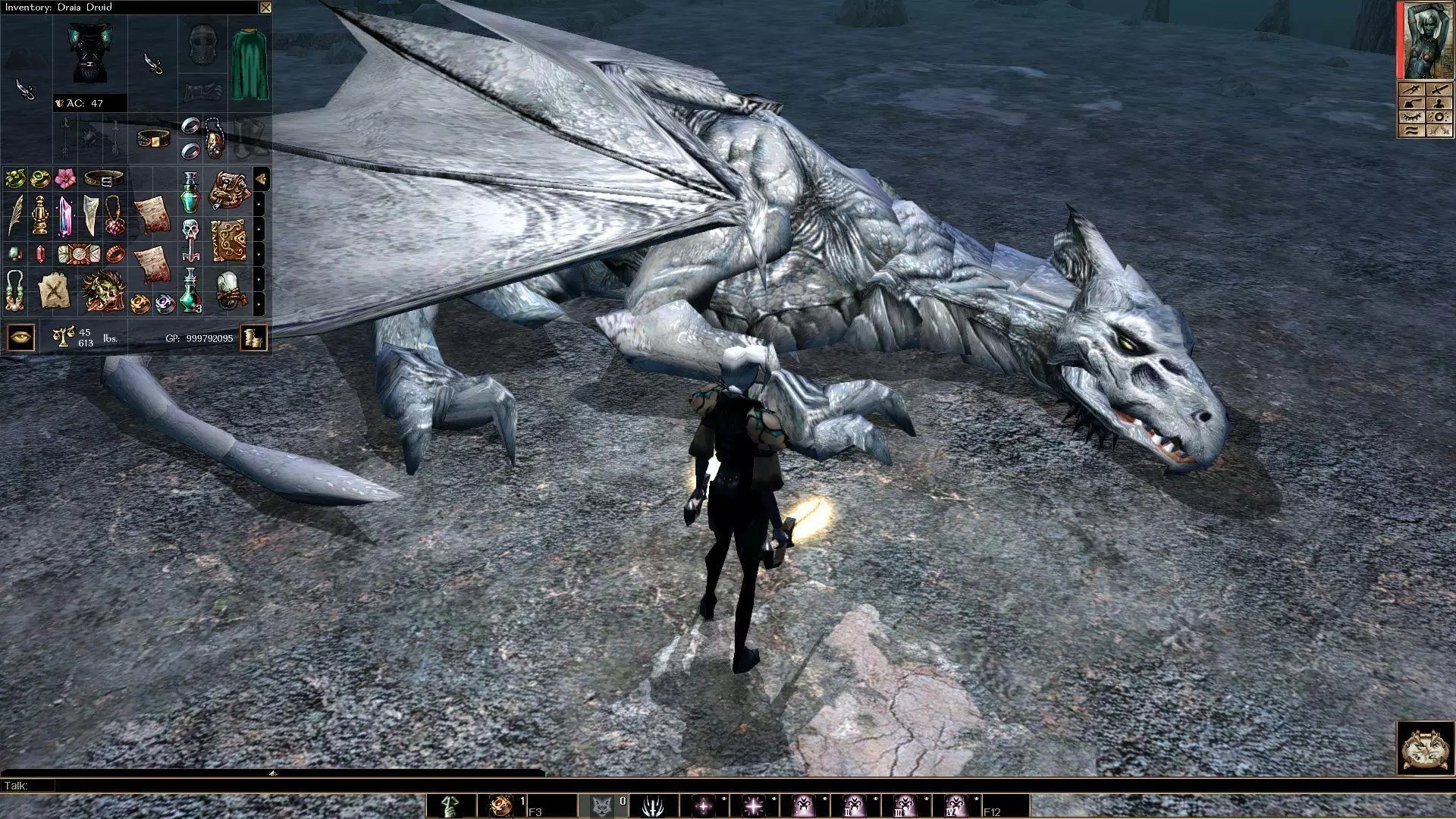Click the examine eye icon in inventory footer

[x=21, y=336]
